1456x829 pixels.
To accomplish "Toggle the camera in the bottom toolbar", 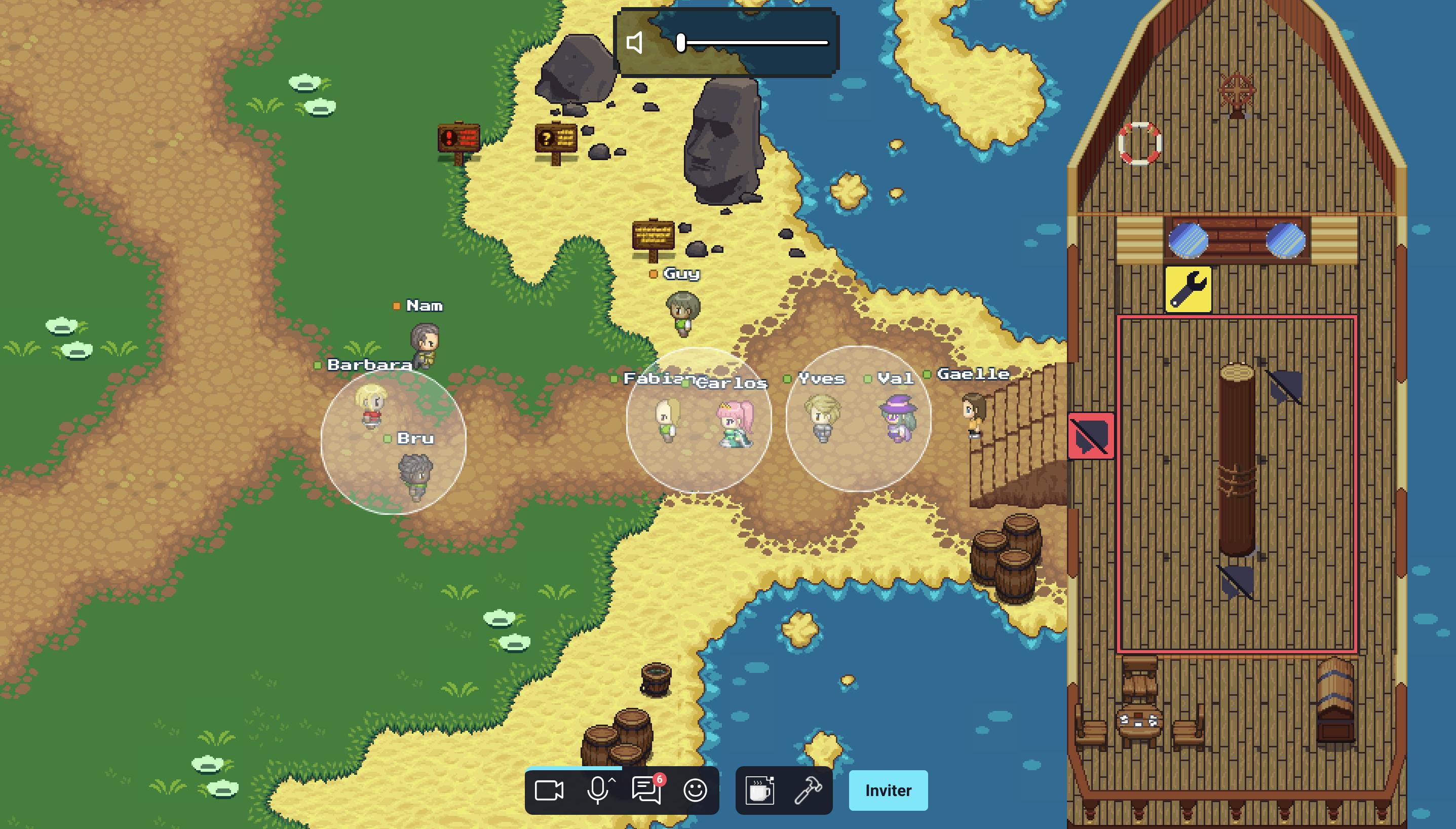I will (549, 790).
